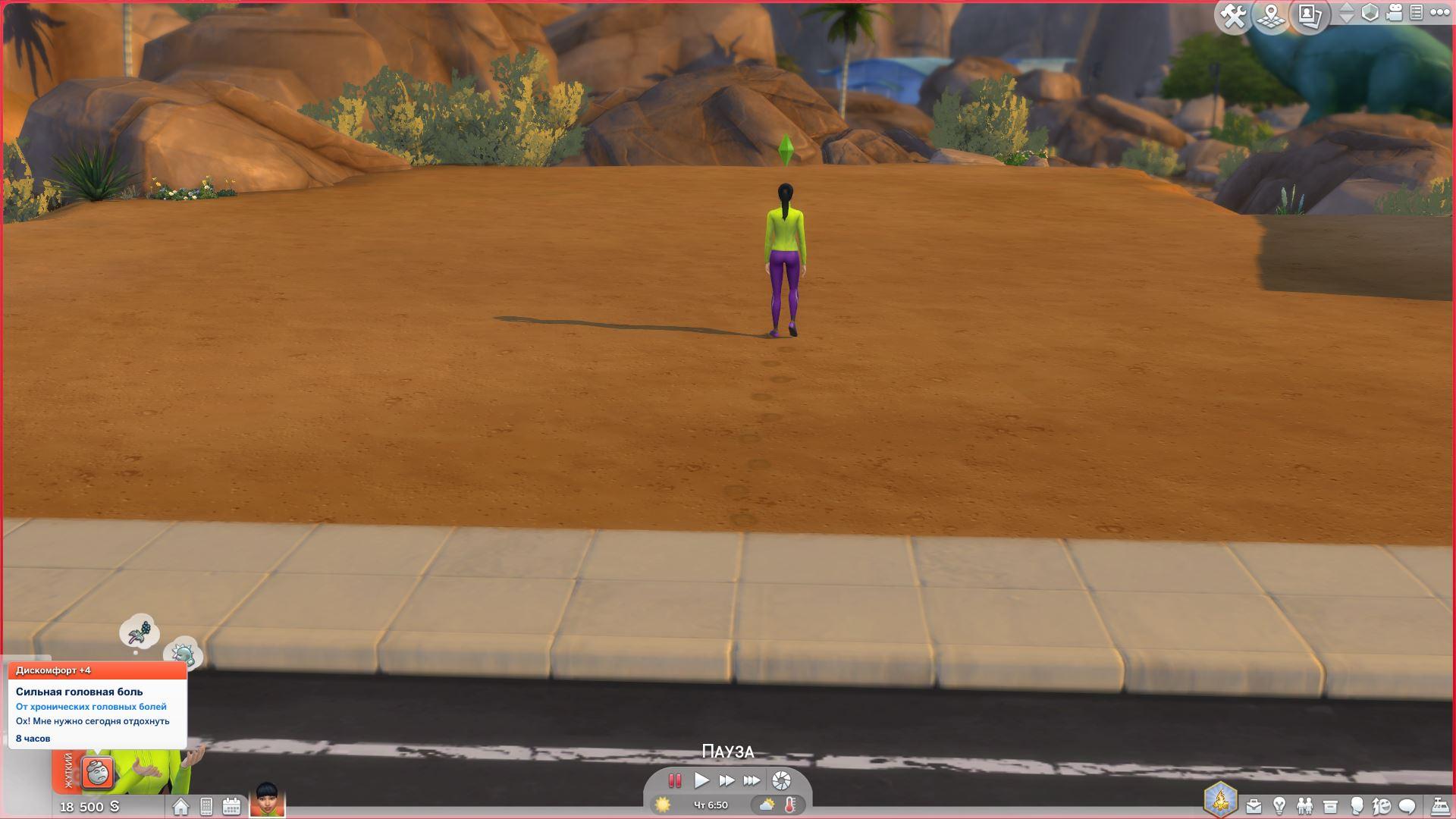Select the Sim portrait thumbnail
The image size is (1456, 819).
pyautogui.click(x=267, y=800)
